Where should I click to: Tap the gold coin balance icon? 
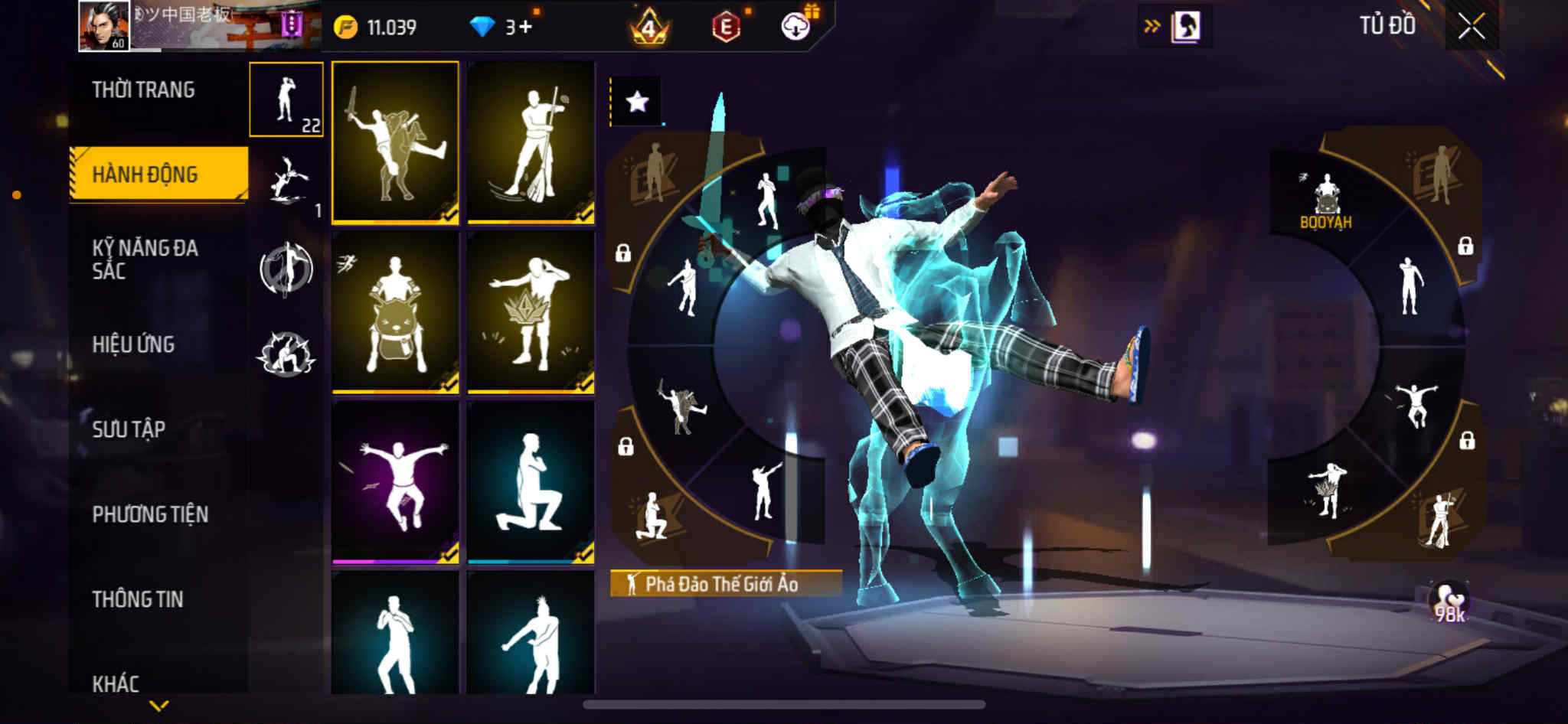(346, 28)
